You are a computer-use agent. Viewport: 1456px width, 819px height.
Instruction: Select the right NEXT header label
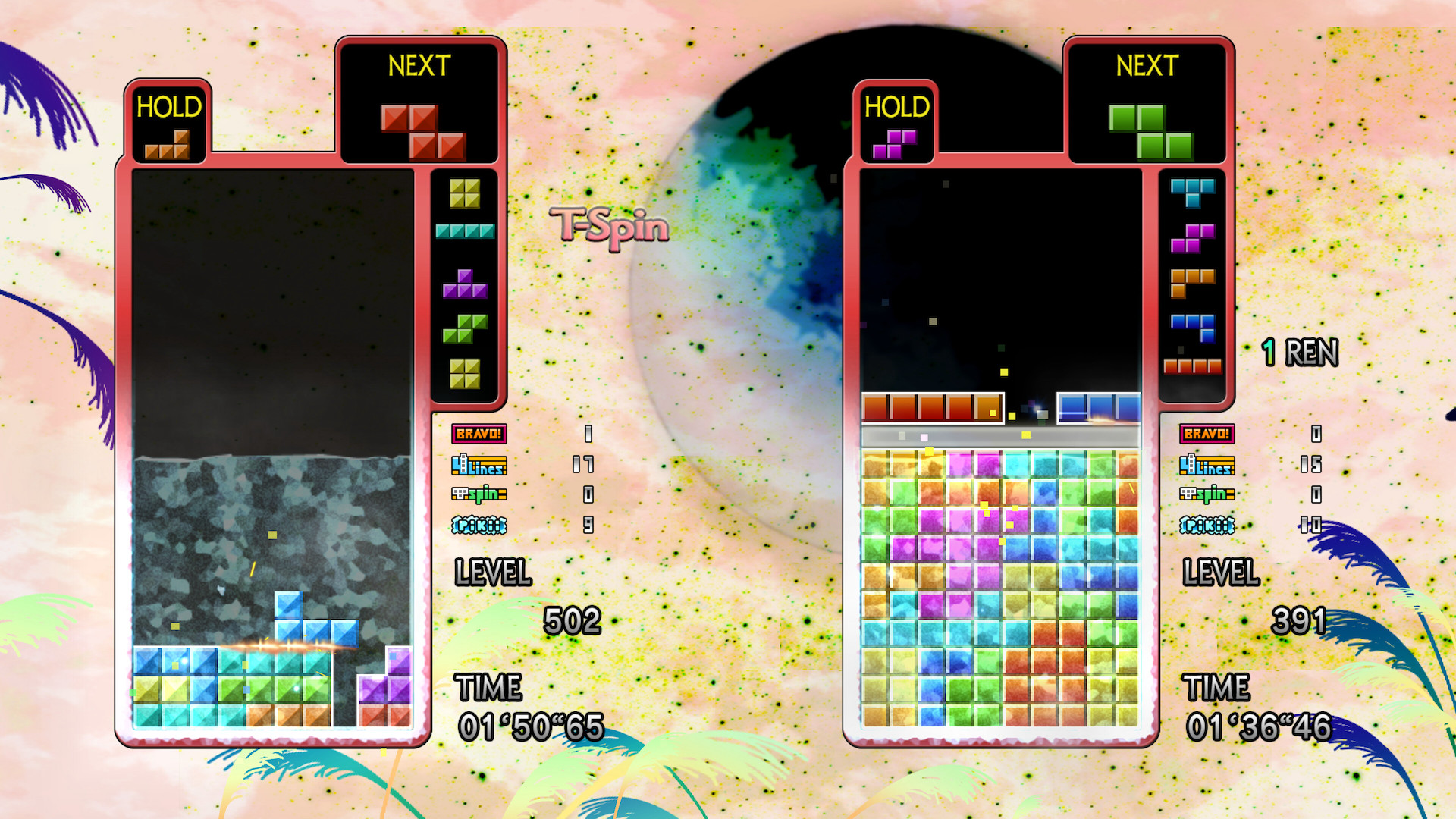click(x=1146, y=67)
